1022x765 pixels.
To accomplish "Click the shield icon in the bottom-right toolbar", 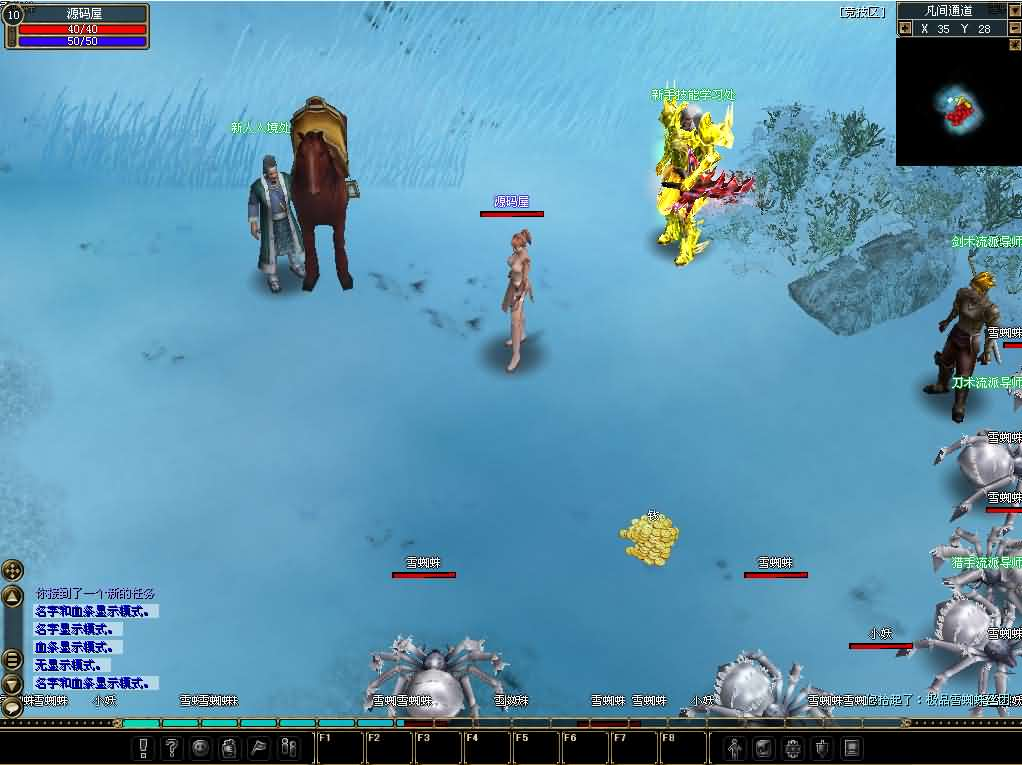I will [x=823, y=747].
